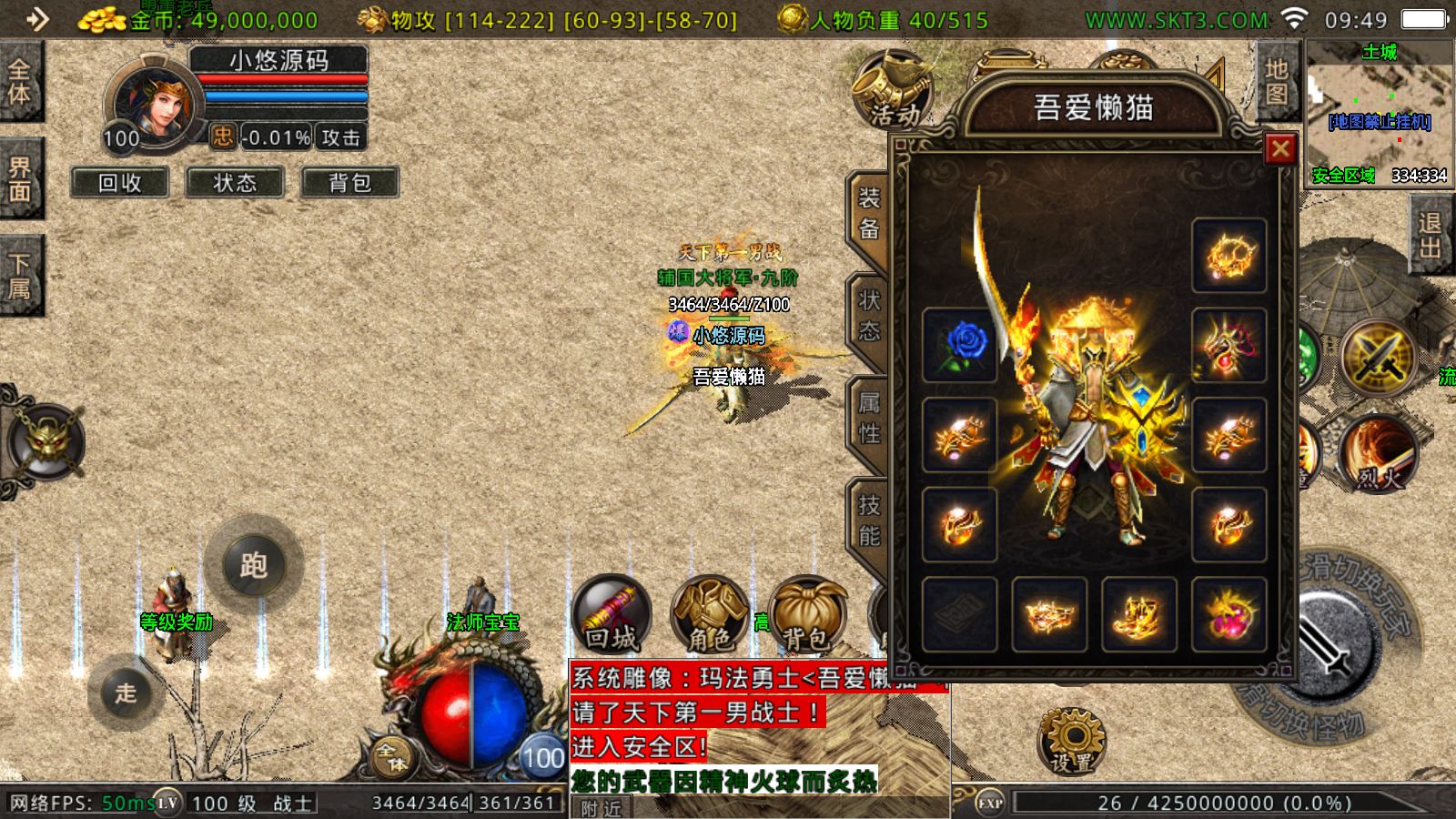The image size is (1456, 819).
Task: Select the 装备 equipment tab
Action: [869, 213]
